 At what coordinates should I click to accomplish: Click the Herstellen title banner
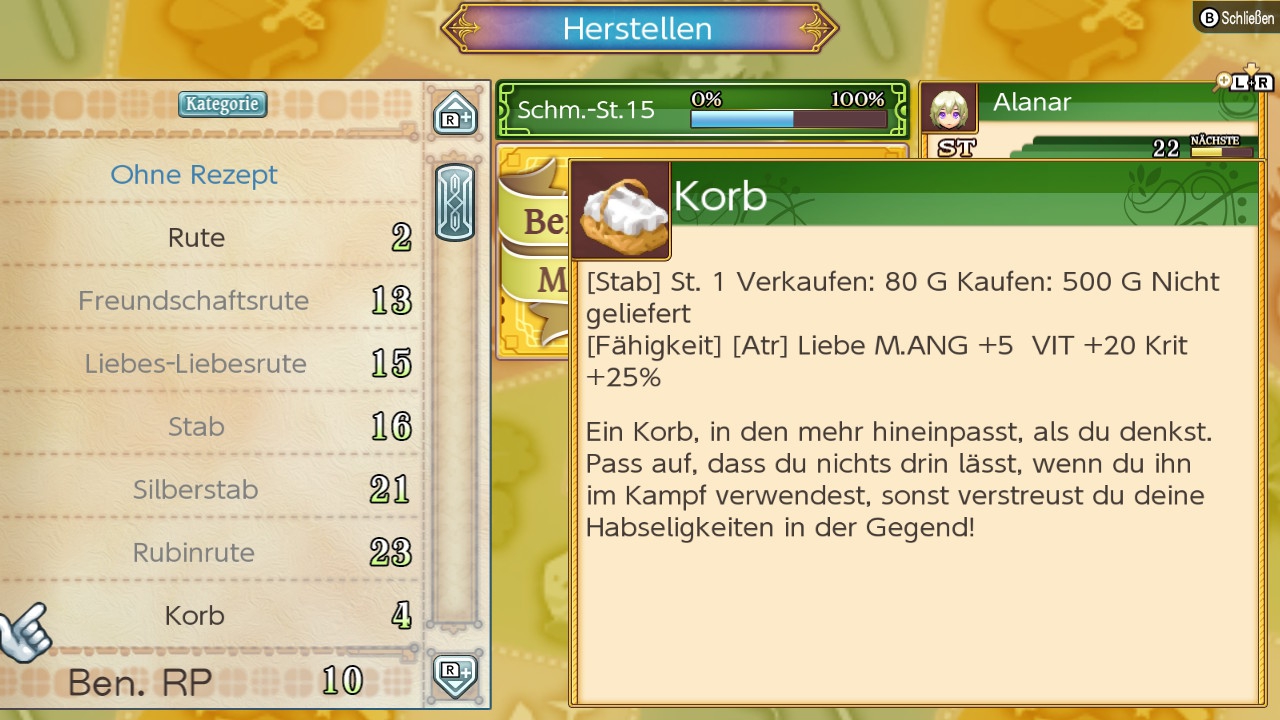point(639,29)
